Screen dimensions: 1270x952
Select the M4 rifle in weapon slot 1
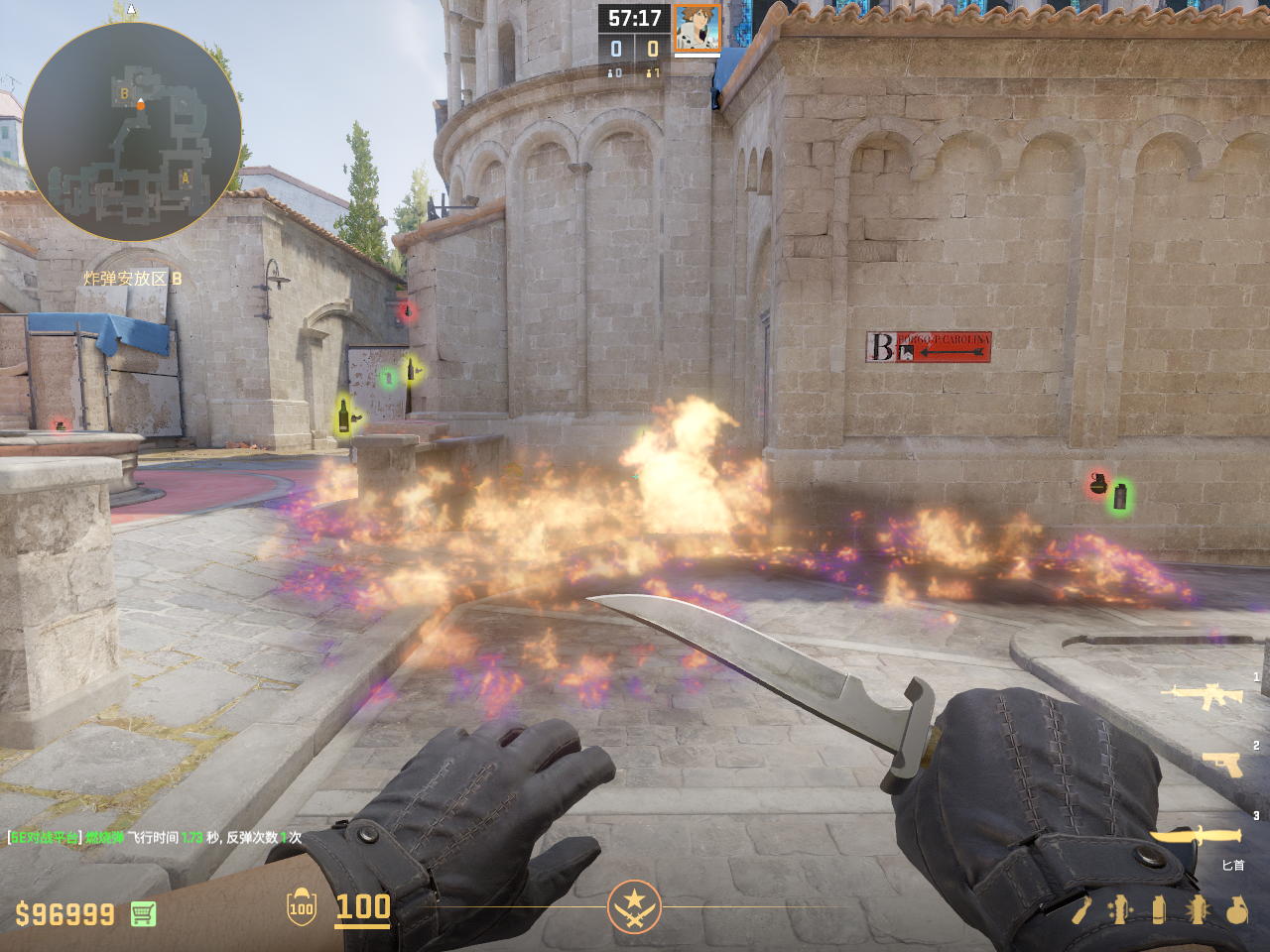tap(1206, 695)
